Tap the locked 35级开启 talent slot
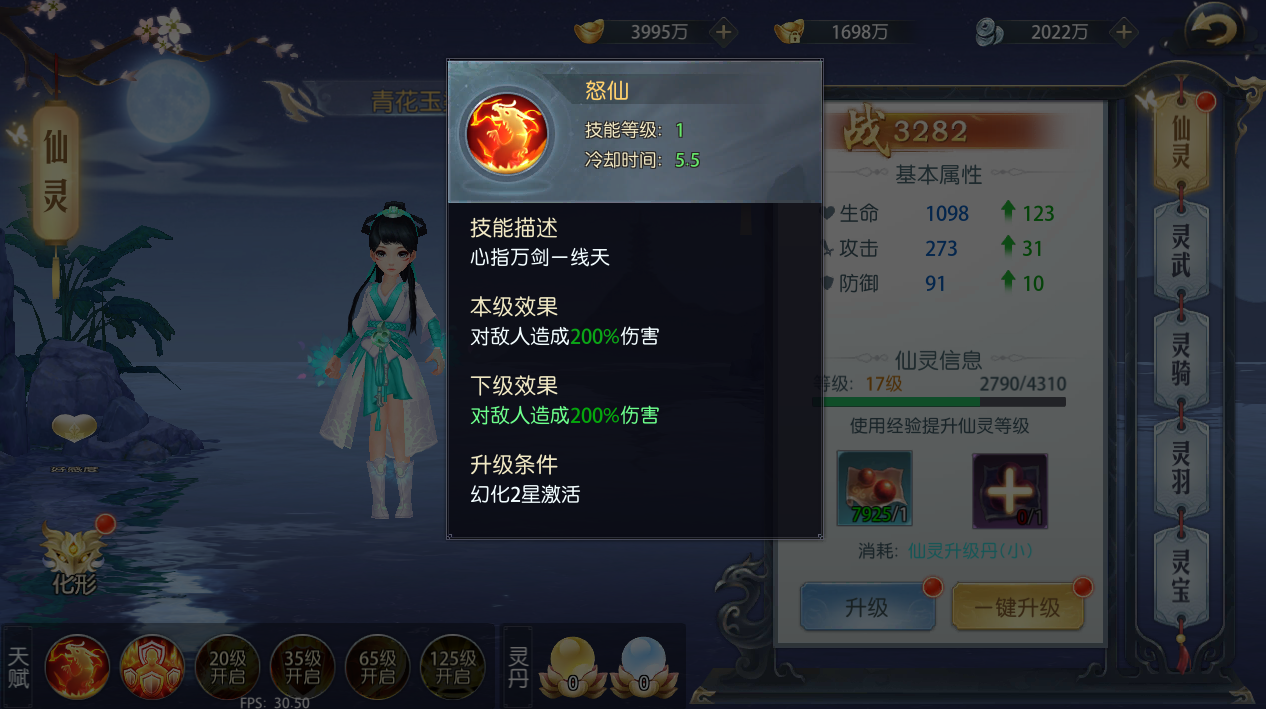 (x=302, y=666)
